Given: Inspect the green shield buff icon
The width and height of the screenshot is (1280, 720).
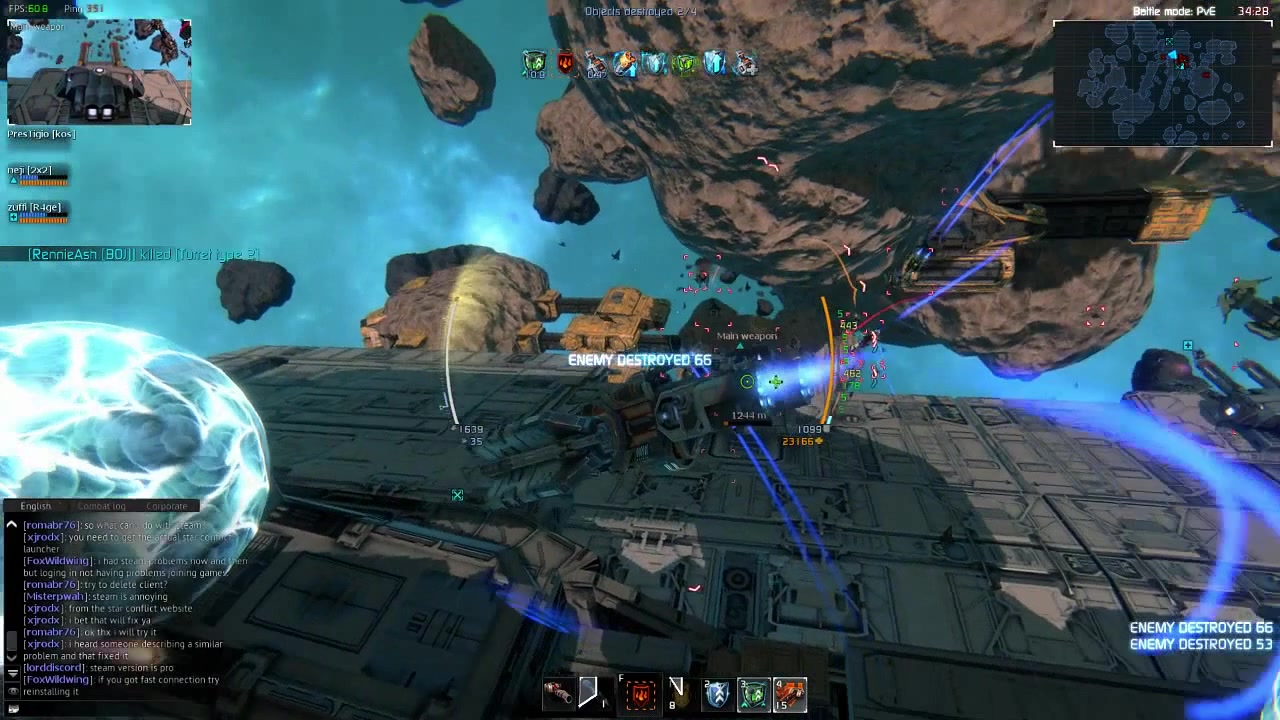Looking at the screenshot, I should click(x=535, y=63).
